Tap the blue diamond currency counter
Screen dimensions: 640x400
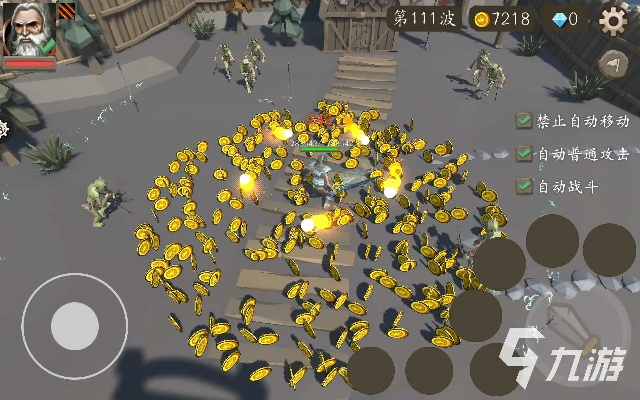[x=565, y=19]
